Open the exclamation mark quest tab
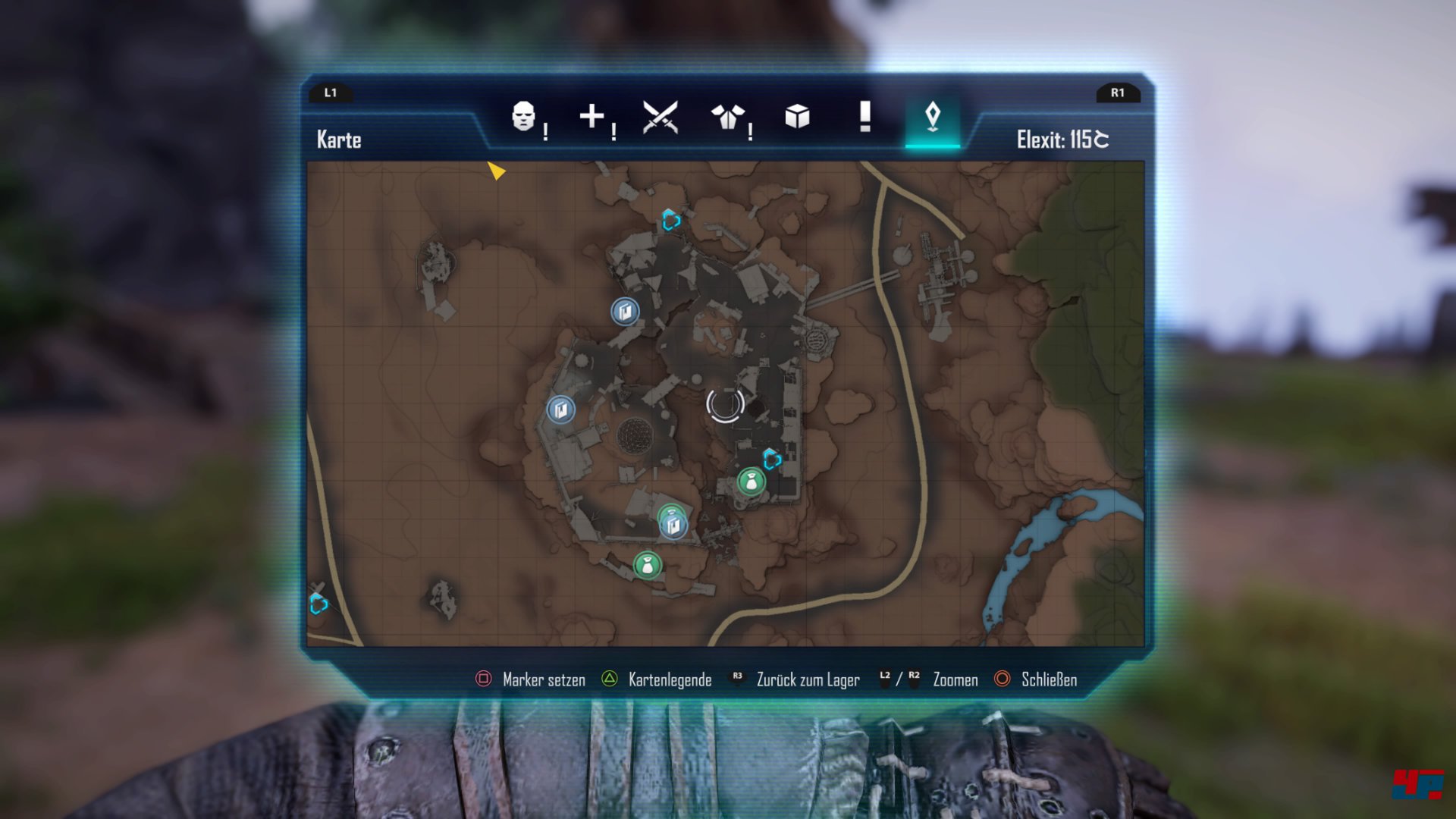Image resolution: width=1456 pixels, height=819 pixels. tap(864, 117)
